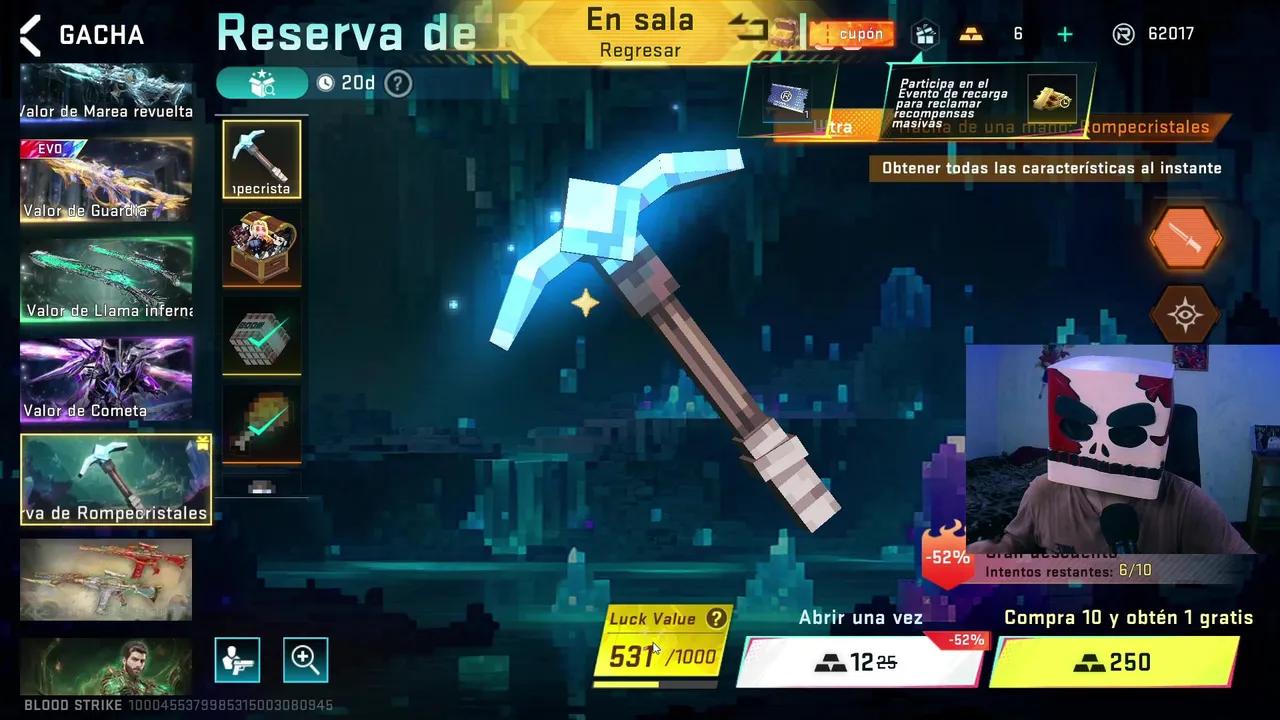Switch to the Valor de Cometa banner

pyautogui.click(x=105, y=380)
